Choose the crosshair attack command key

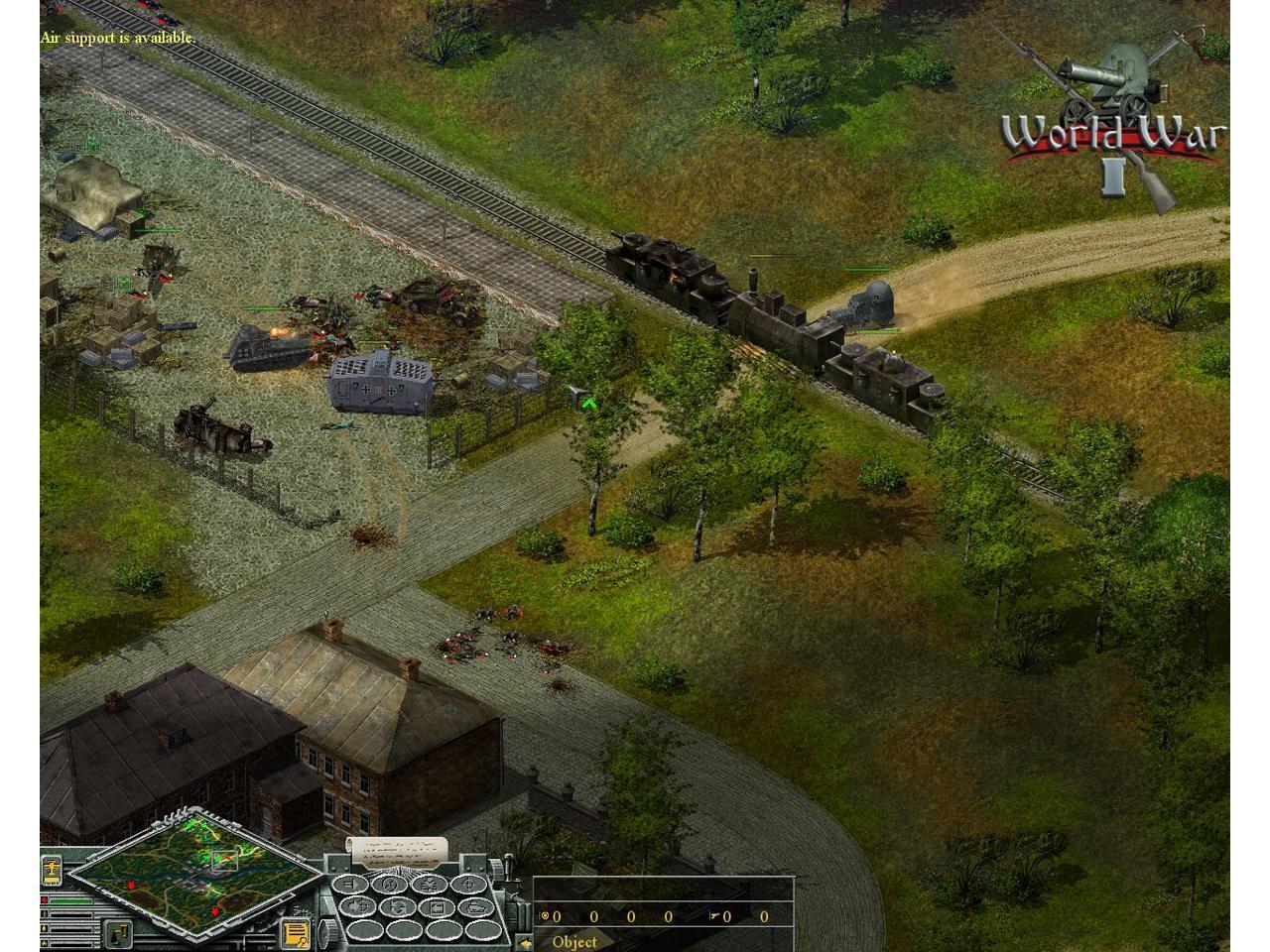click(x=468, y=885)
